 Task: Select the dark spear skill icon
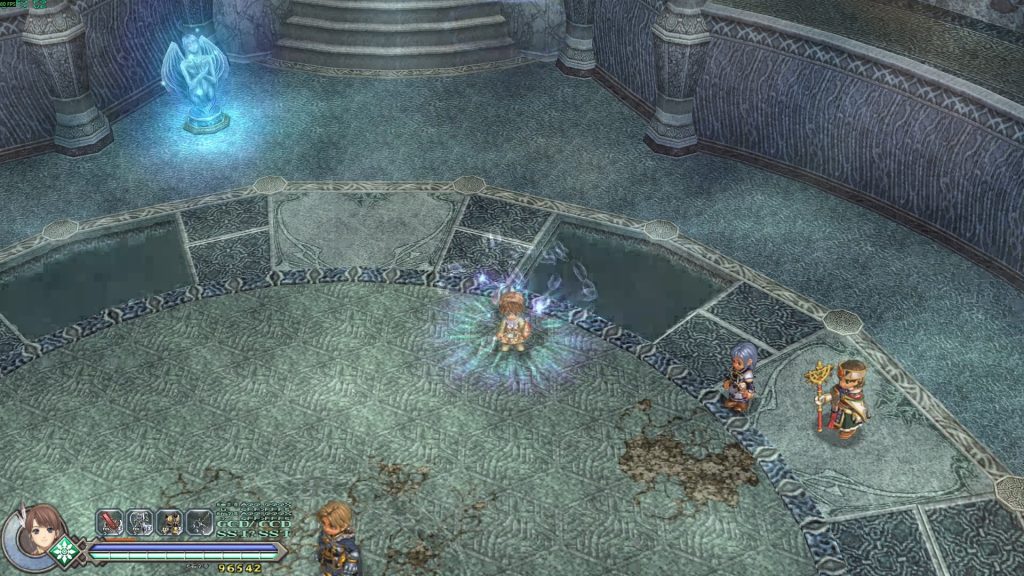(200, 522)
